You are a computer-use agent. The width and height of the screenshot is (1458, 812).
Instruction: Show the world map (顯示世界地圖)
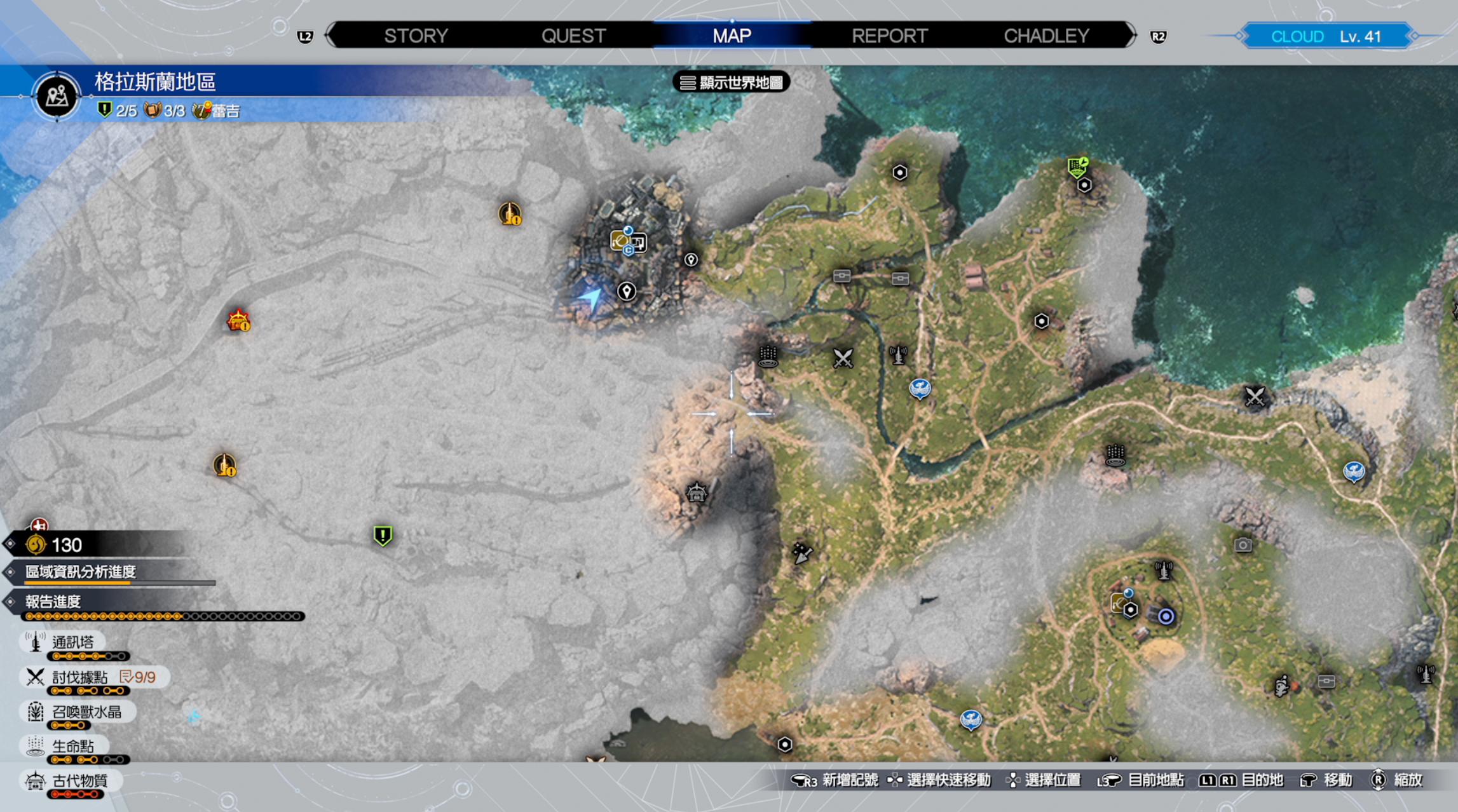732,83
